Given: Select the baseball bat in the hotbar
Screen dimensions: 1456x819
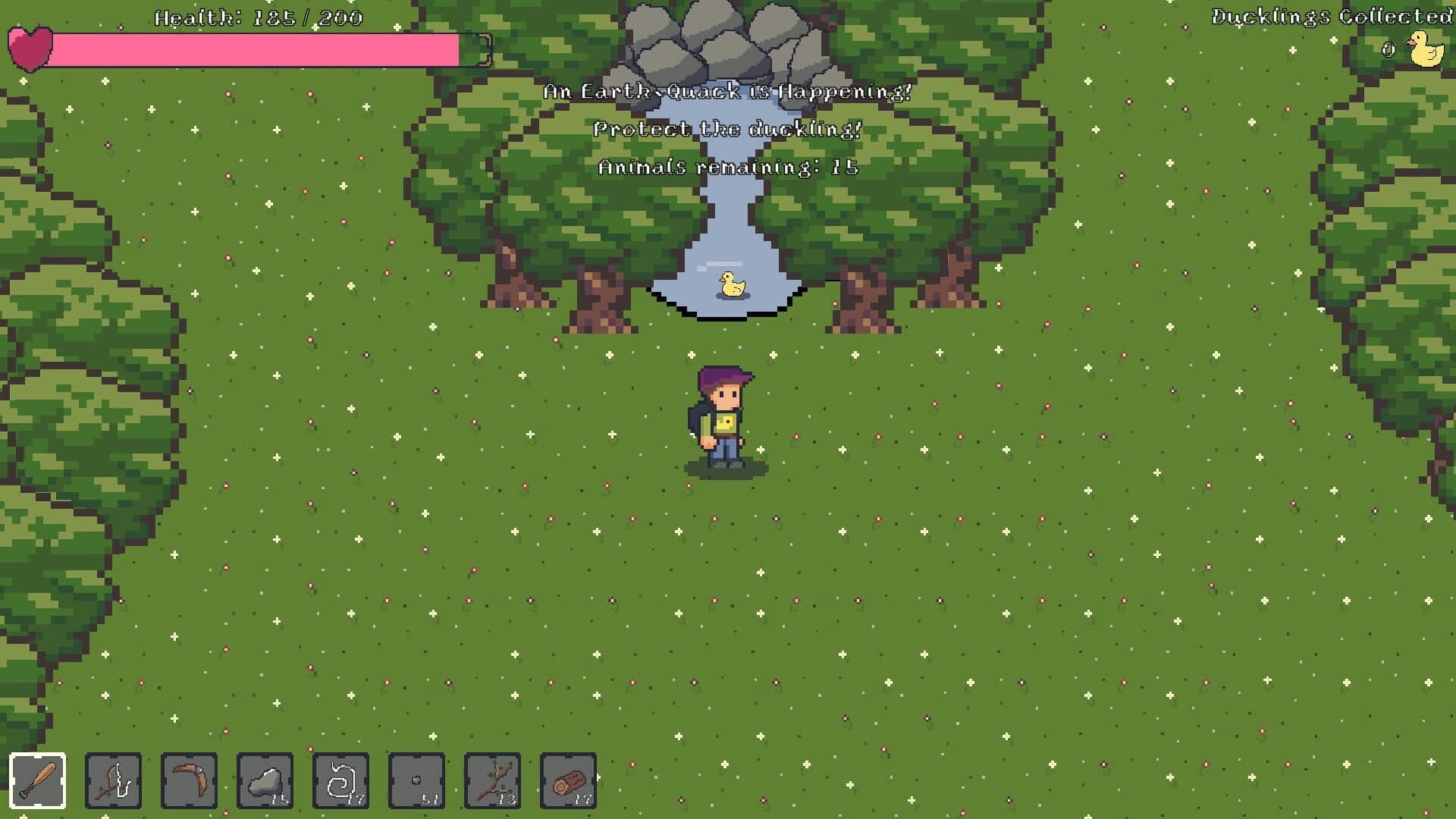Looking at the screenshot, I should 36,781.
